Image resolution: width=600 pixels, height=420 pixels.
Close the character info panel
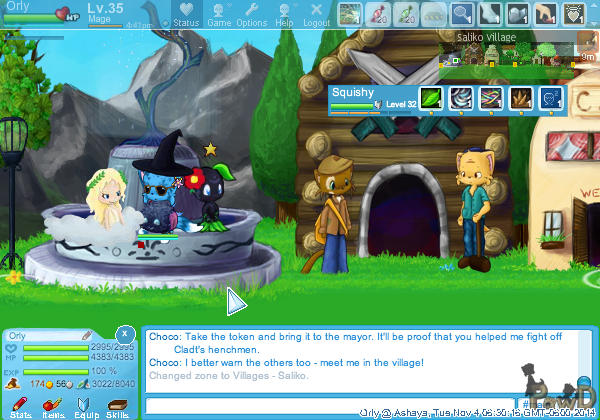(124, 333)
